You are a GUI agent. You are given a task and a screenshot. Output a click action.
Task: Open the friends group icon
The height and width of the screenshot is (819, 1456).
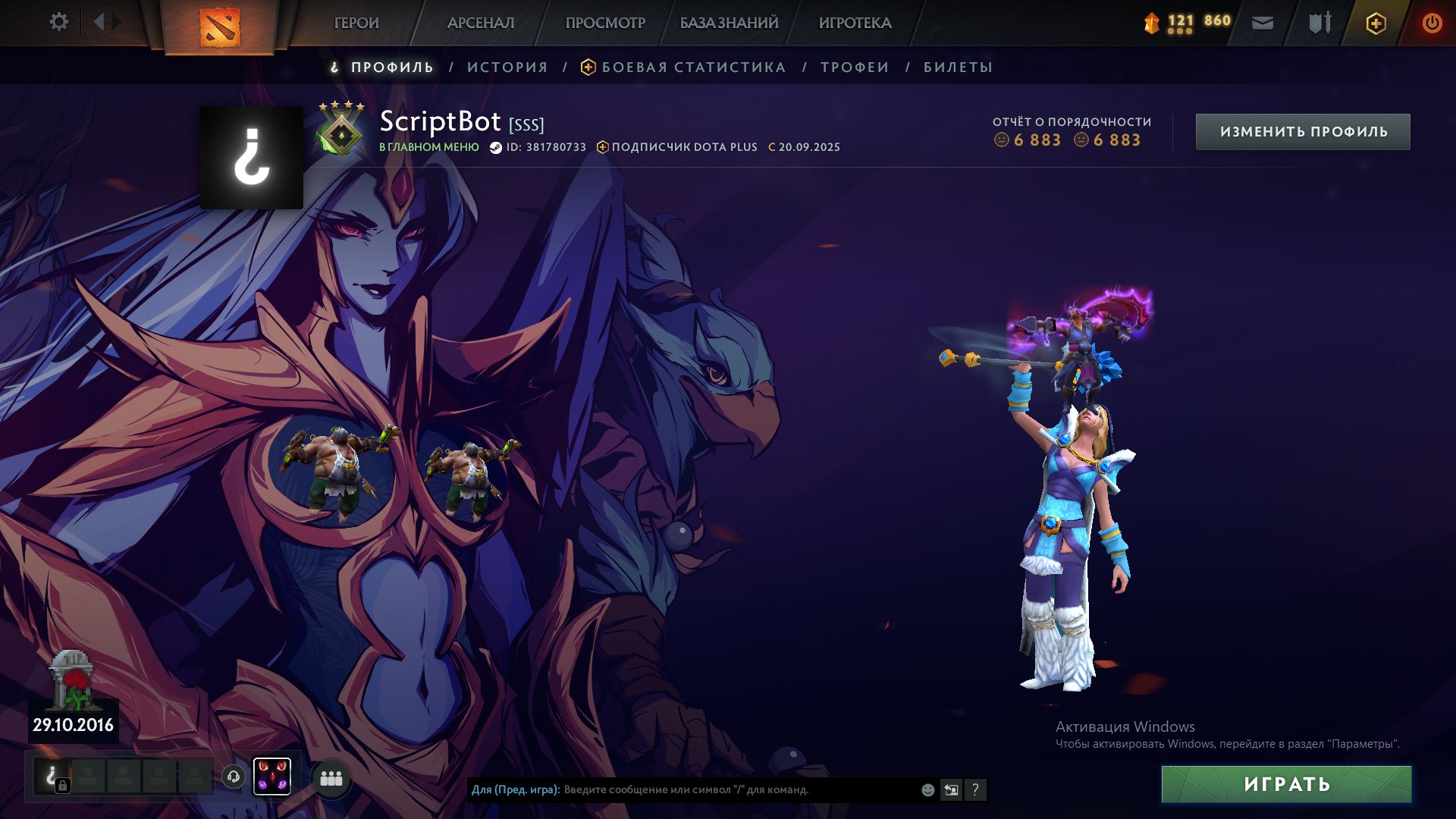pyautogui.click(x=331, y=778)
